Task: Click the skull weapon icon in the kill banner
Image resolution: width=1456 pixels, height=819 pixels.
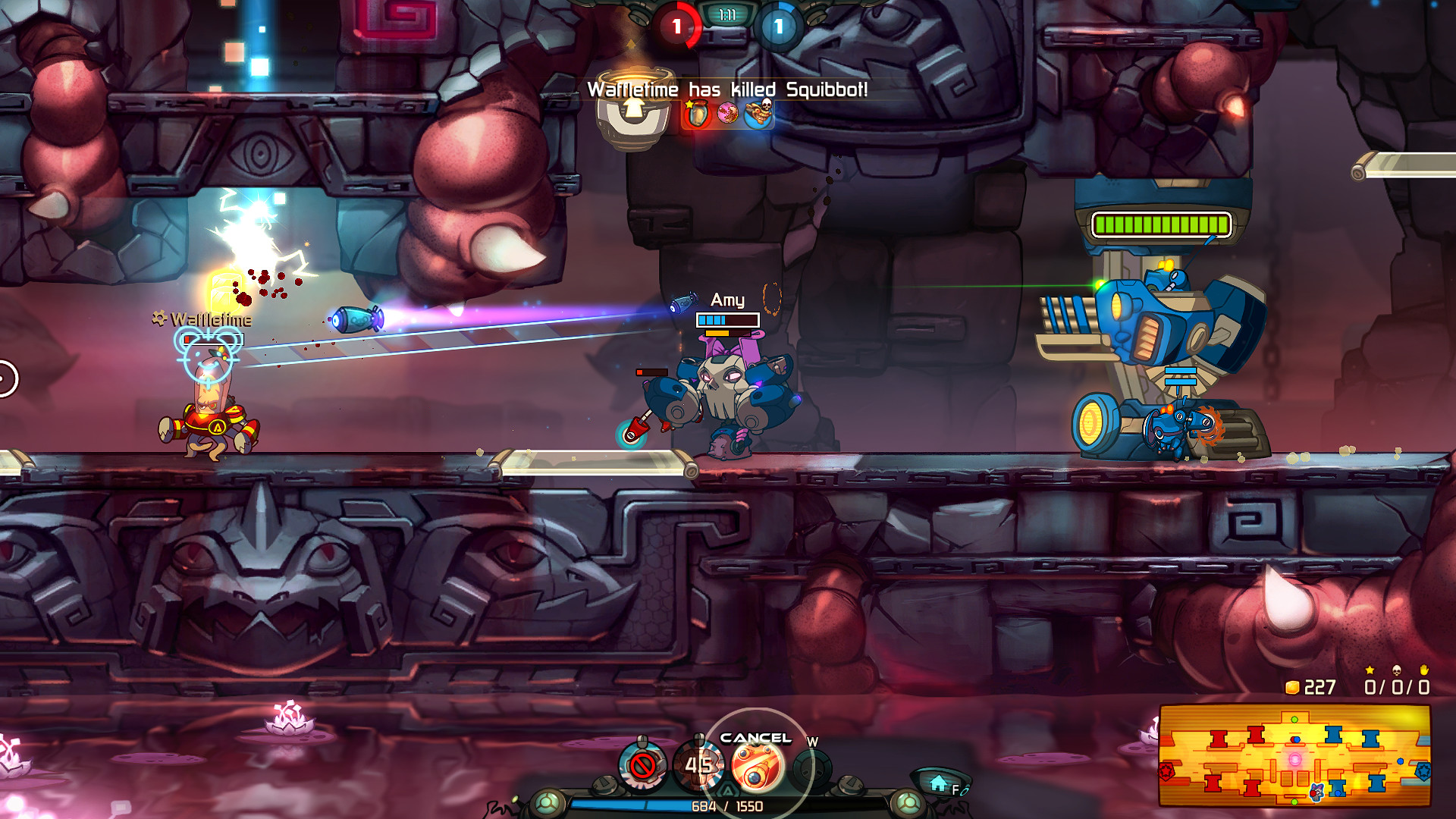Action: click(758, 112)
